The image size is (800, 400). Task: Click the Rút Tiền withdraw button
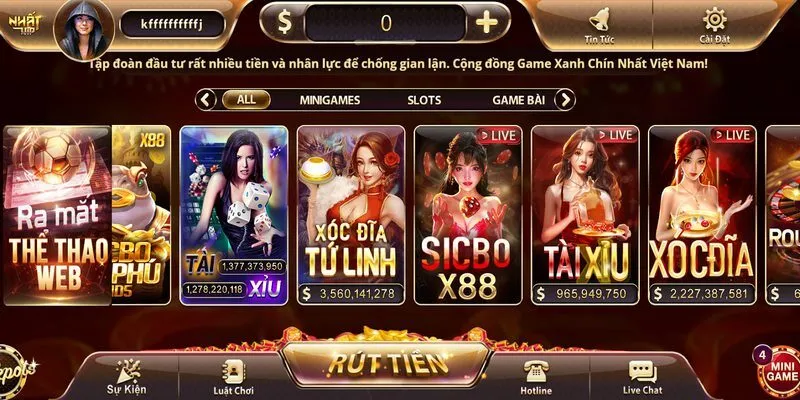pos(385,364)
